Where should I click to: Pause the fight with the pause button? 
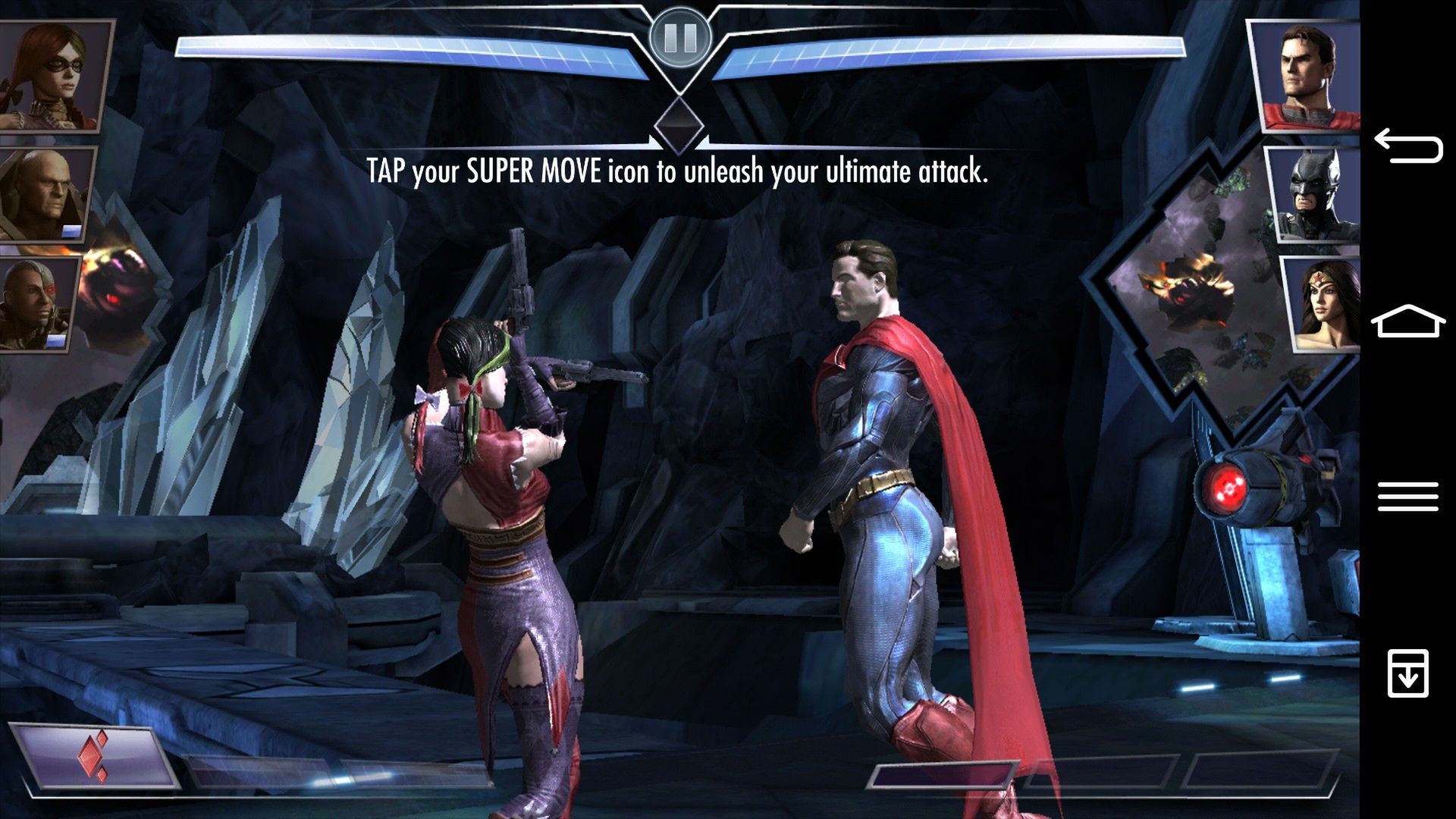tap(680, 37)
